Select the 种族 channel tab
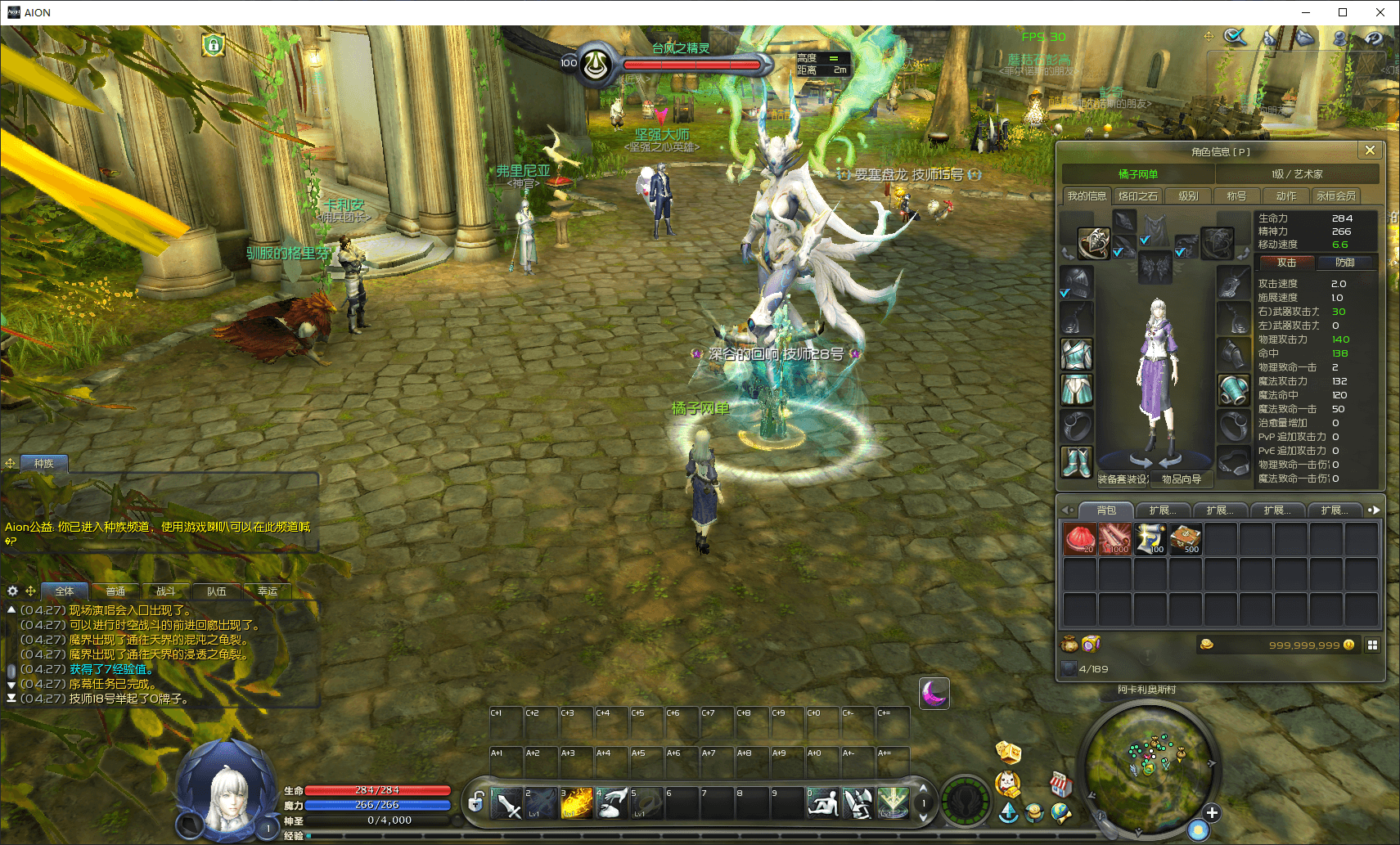 pos(44,464)
